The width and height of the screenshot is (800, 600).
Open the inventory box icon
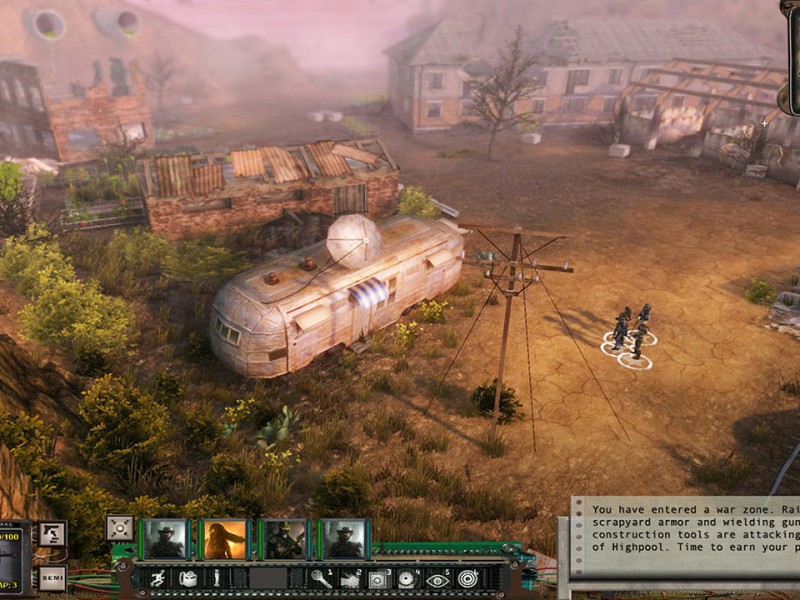(x=188, y=578)
